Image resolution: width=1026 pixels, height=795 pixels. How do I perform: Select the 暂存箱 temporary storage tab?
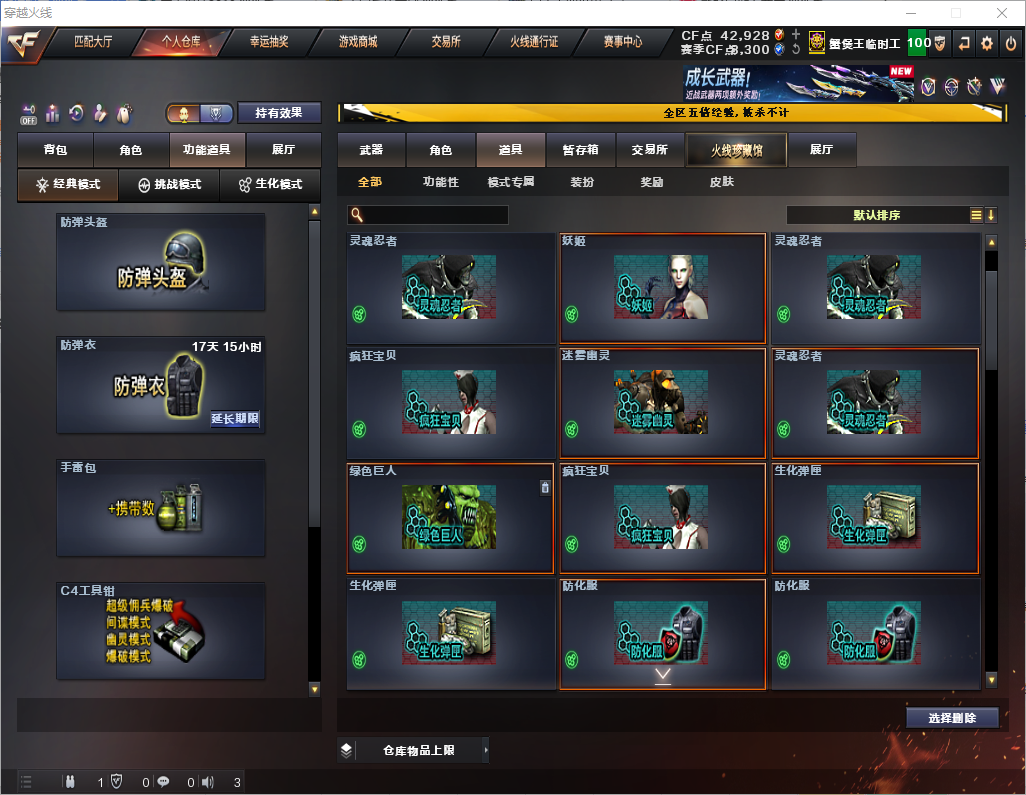(581, 150)
